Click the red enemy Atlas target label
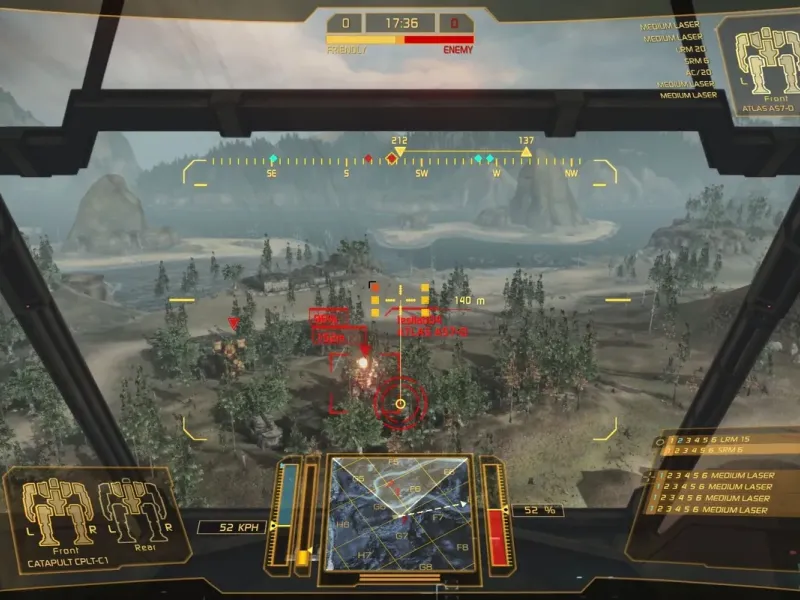This screenshot has width=800, height=600. point(433,325)
